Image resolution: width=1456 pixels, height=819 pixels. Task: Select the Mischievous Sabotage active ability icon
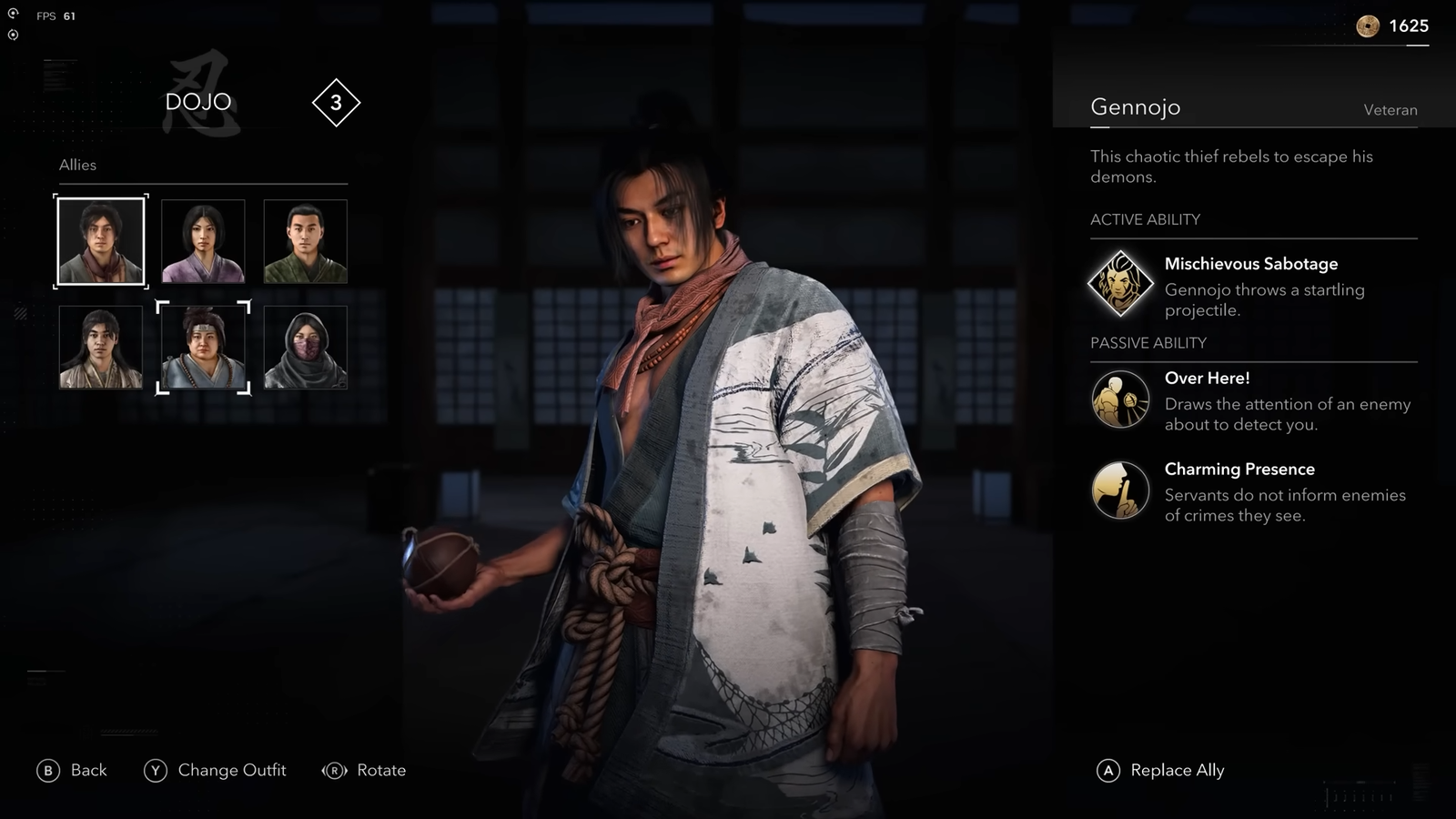click(1121, 280)
